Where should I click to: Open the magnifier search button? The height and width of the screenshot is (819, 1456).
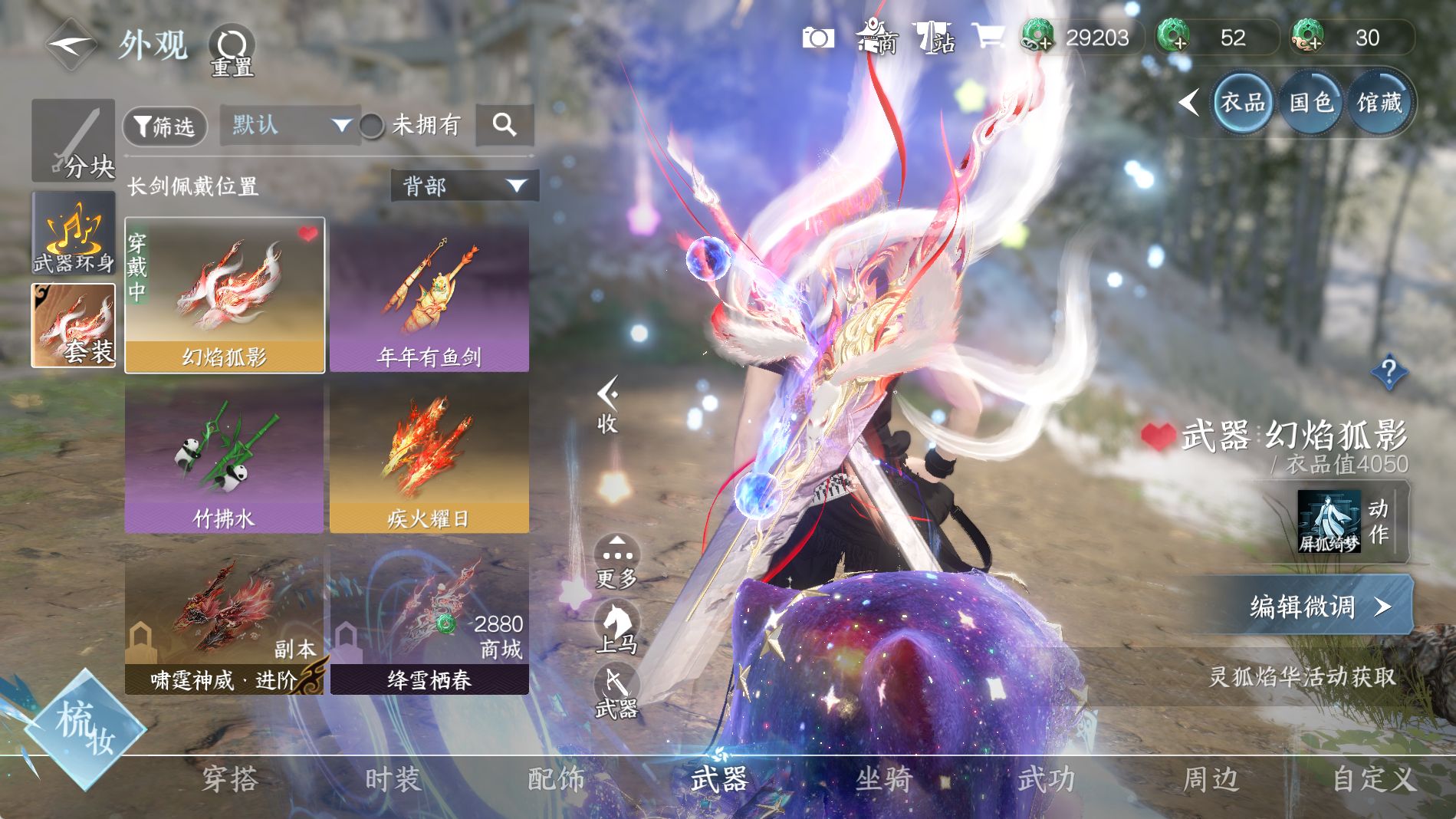(504, 125)
